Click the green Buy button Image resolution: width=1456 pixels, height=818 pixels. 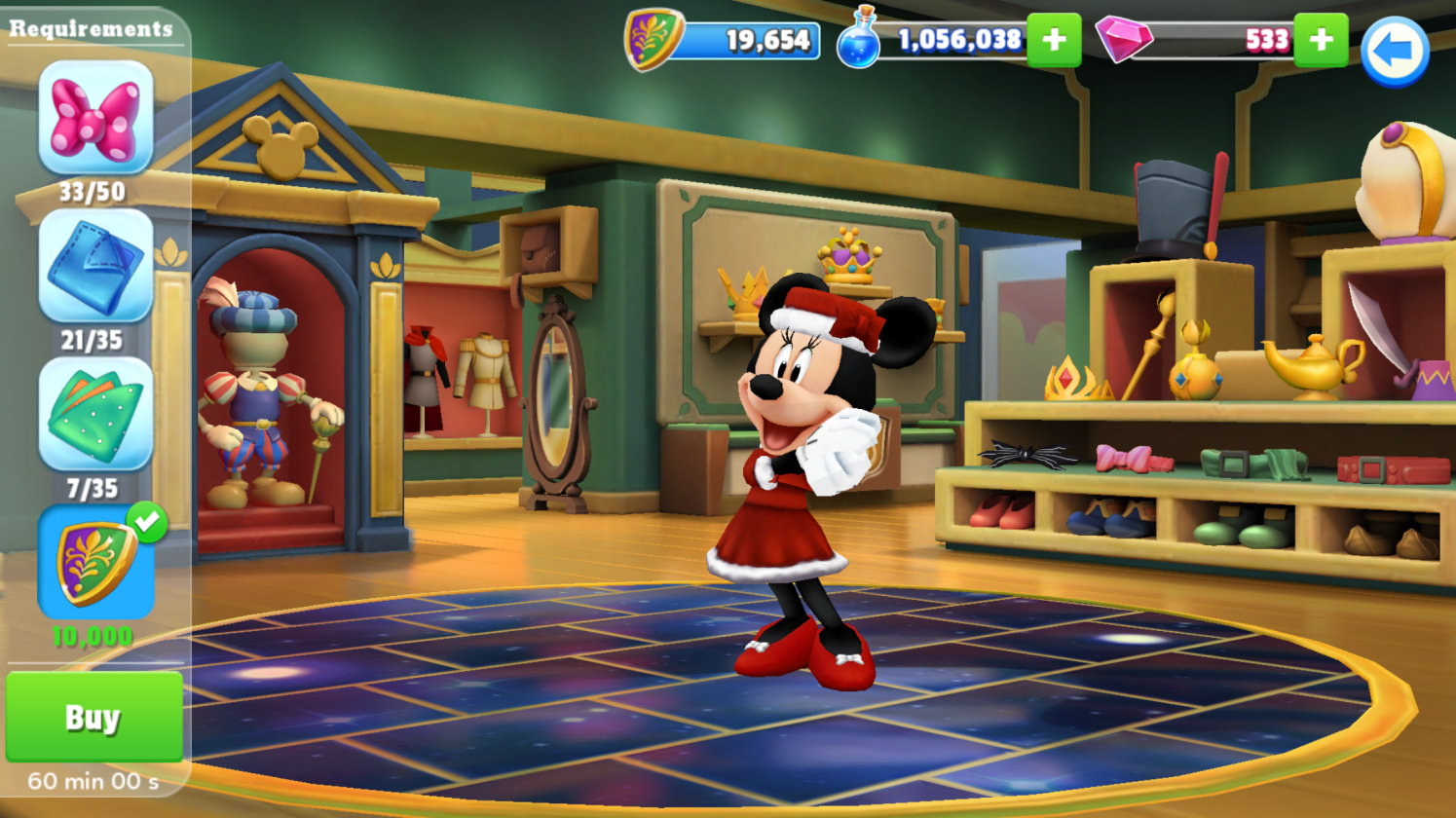point(93,717)
